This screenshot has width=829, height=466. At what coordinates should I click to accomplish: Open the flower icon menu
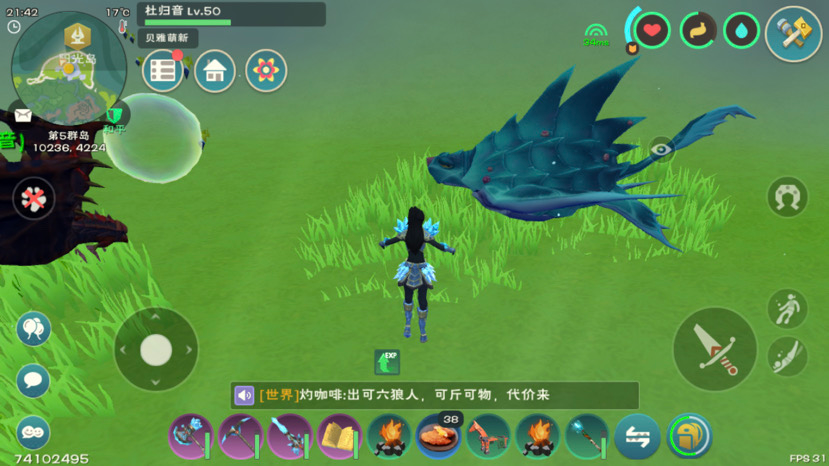[266, 71]
